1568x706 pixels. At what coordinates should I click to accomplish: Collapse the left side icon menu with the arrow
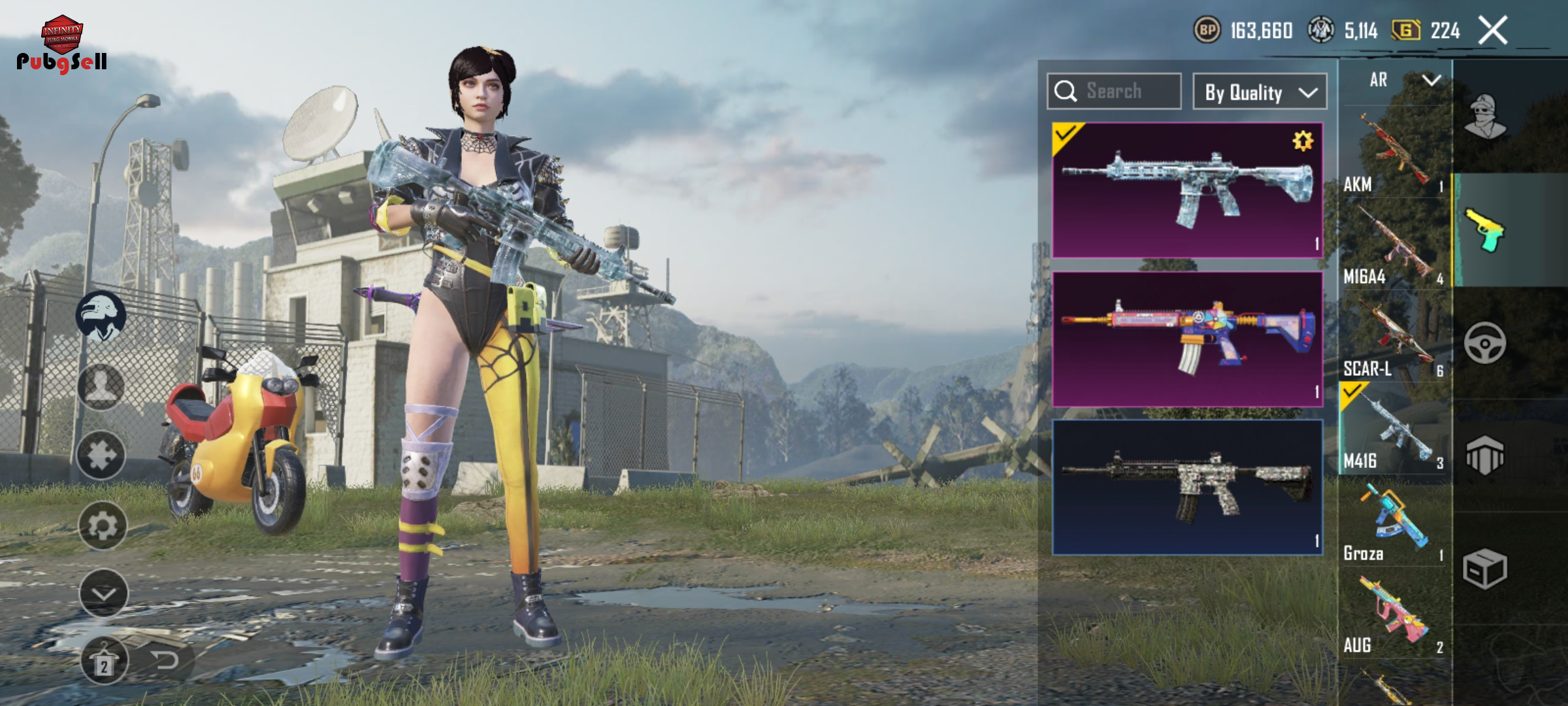point(103,594)
